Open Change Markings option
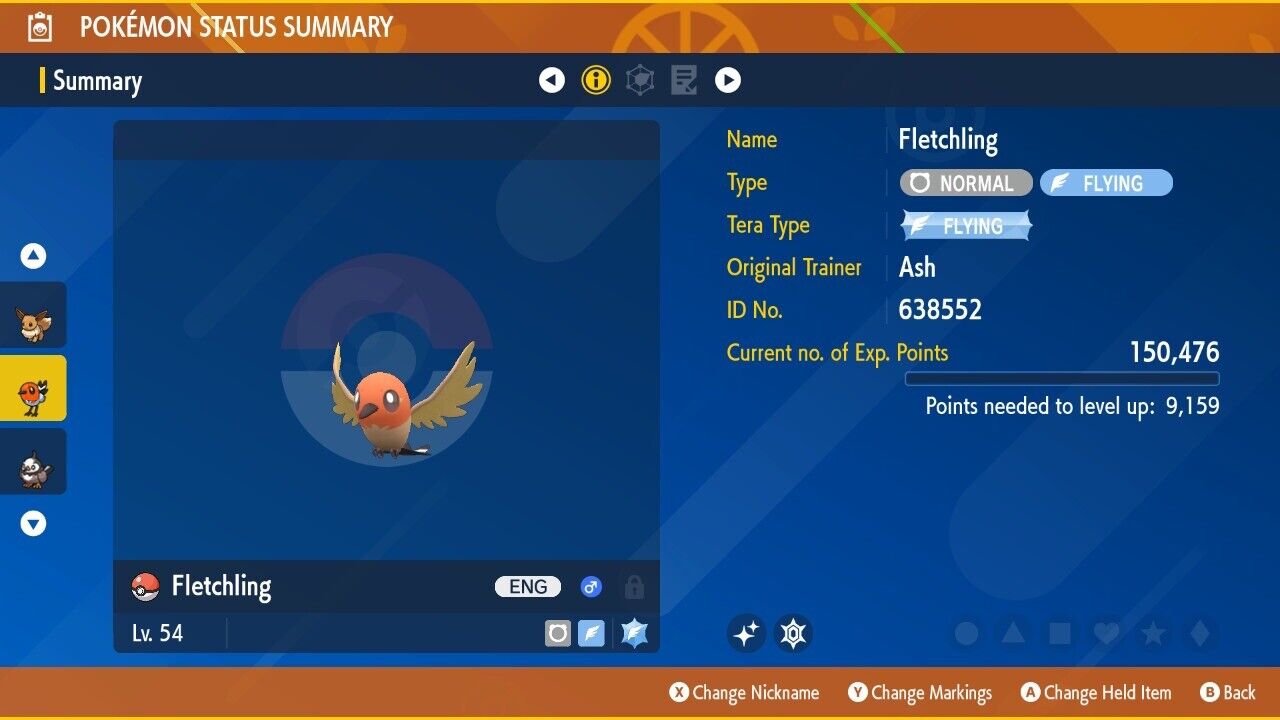This screenshot has width=1280, height=720. pos(920,692)
